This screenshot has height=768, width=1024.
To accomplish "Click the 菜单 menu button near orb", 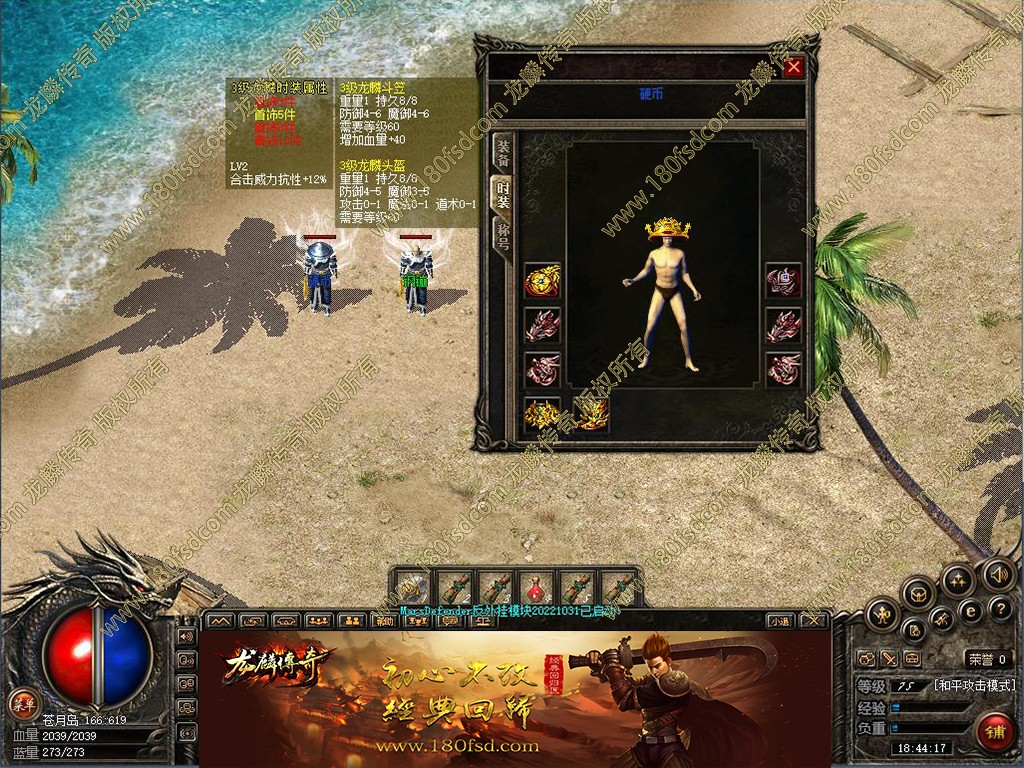I will click(22, 702).
